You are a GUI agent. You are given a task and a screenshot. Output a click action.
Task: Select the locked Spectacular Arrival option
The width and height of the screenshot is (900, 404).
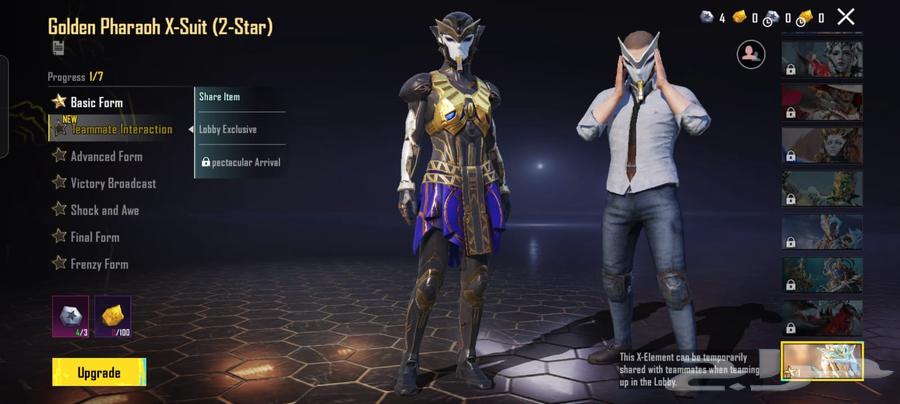[x=240, y=162]
